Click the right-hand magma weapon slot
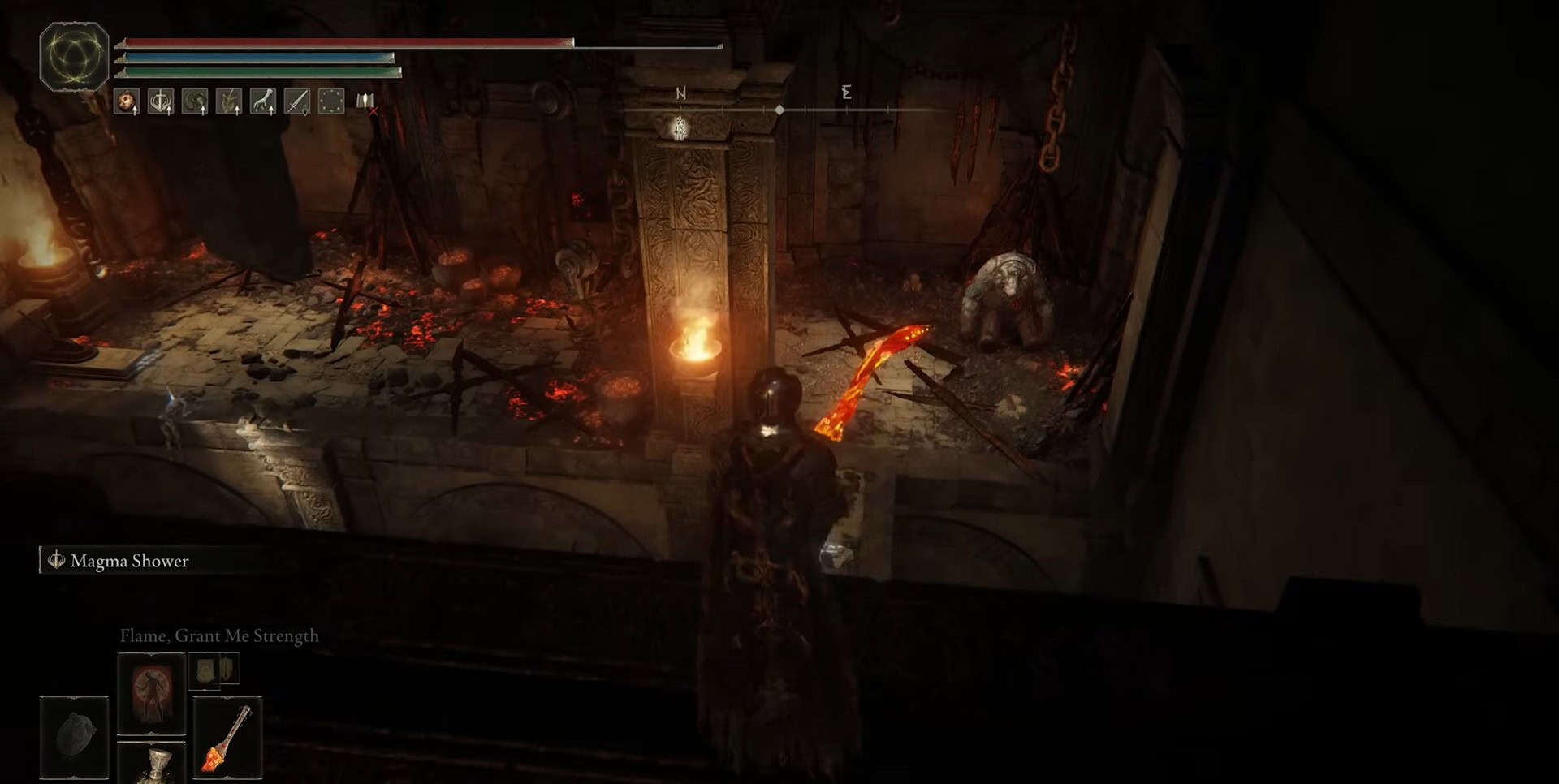 [x=227, y=737]
